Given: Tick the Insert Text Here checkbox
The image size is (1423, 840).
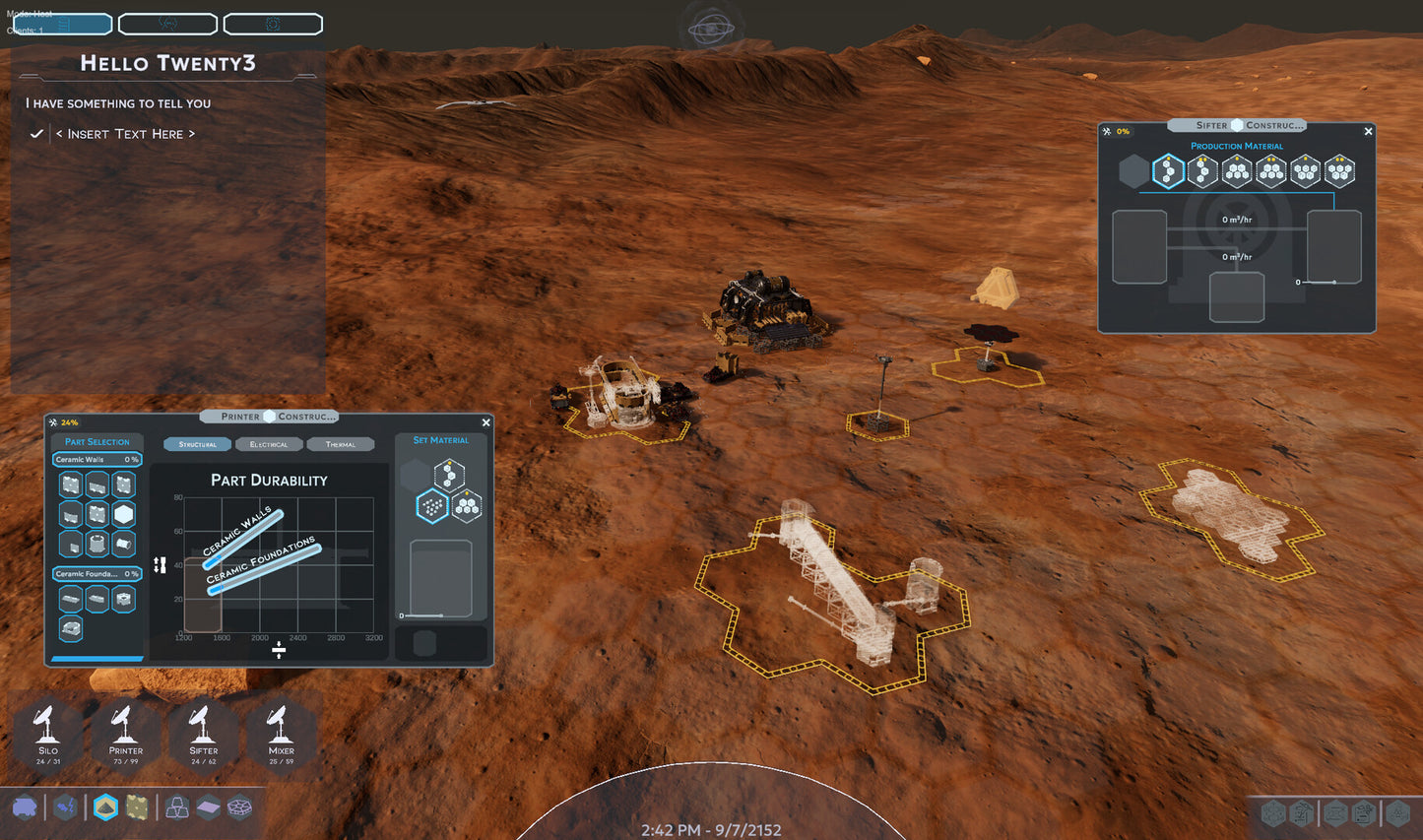Looking at the screenshot, I should click(x=36, y=134).
